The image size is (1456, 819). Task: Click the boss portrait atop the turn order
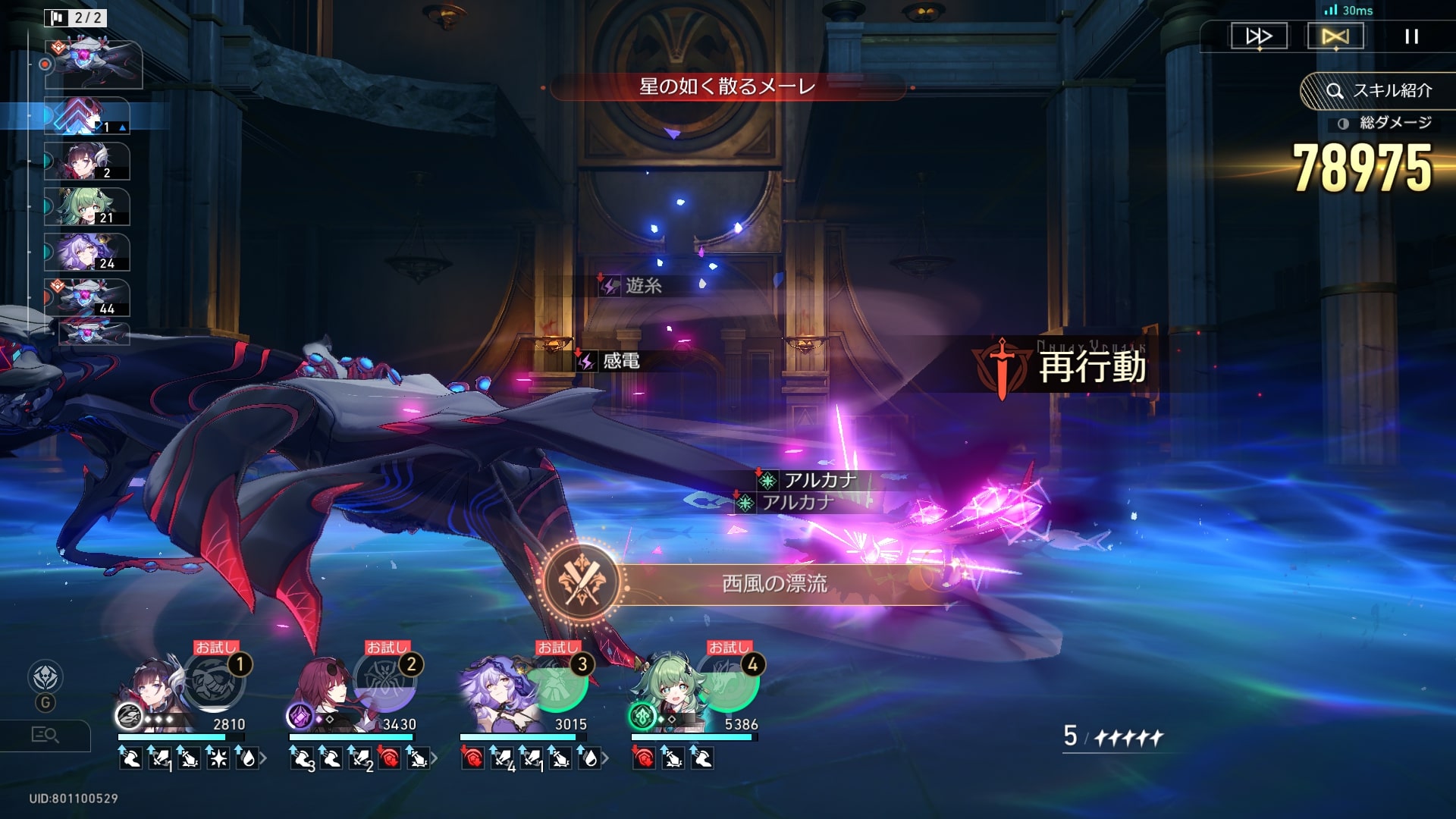click(93, 64)
